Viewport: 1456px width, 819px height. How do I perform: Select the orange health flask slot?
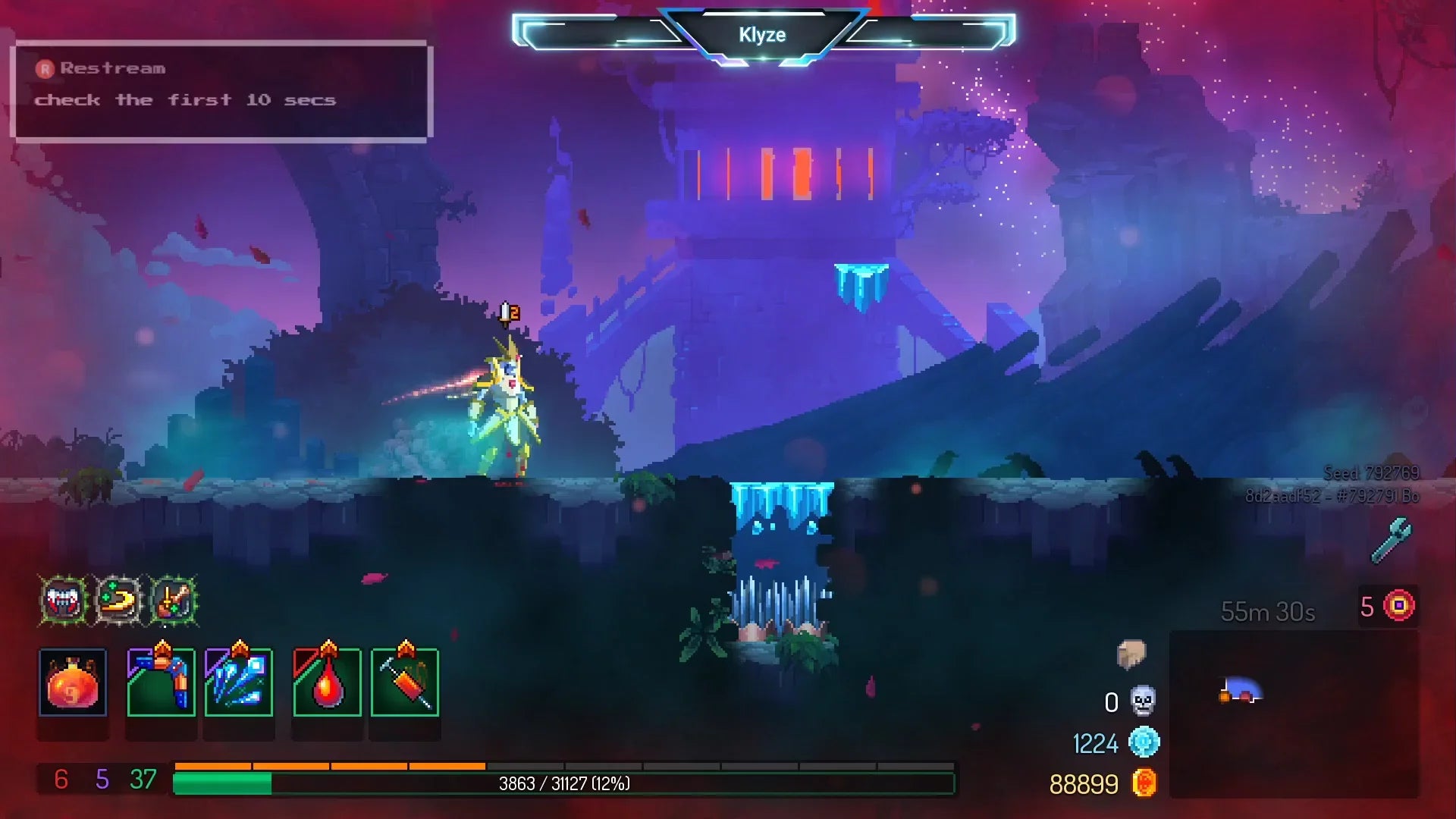73,682
